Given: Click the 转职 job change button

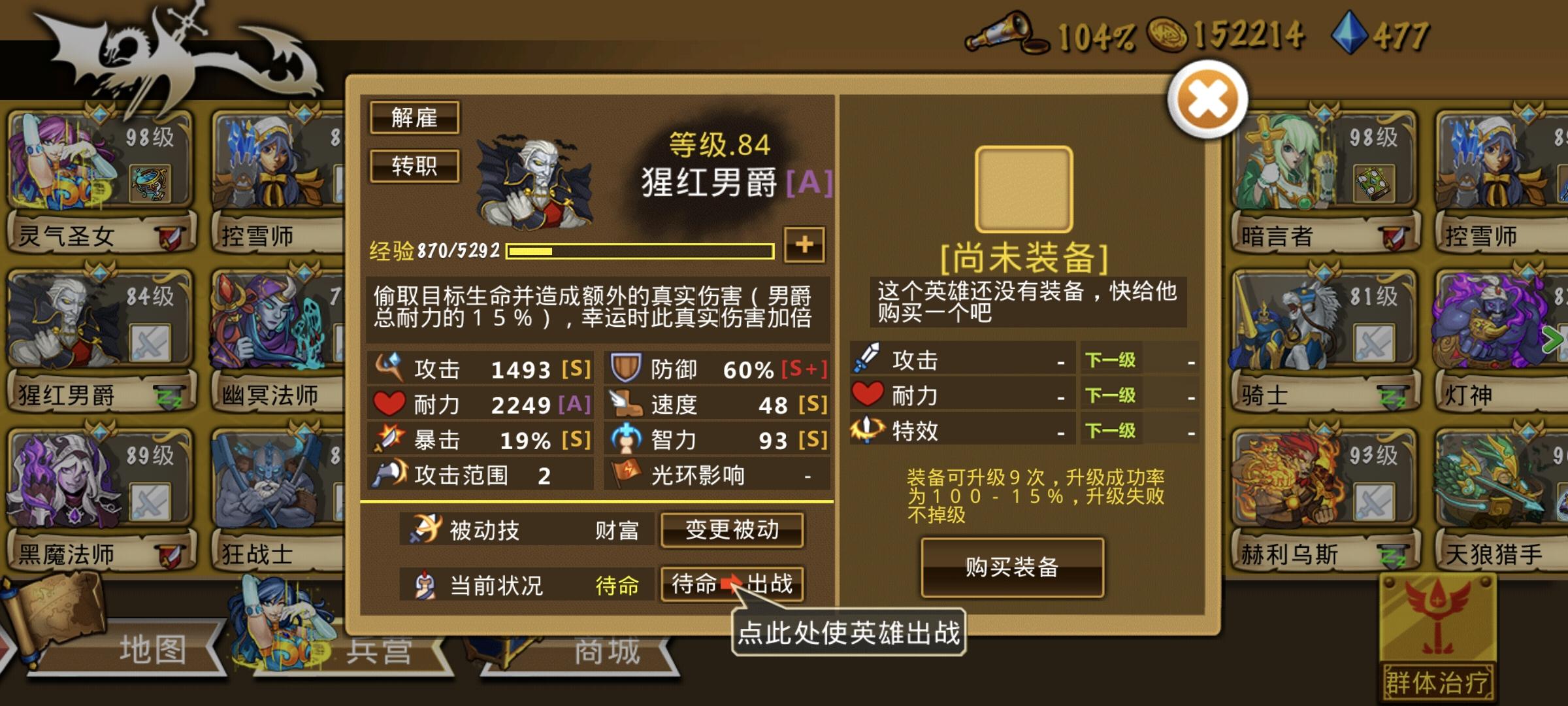Looking at the screenshot, I should (x=415, y=165).
